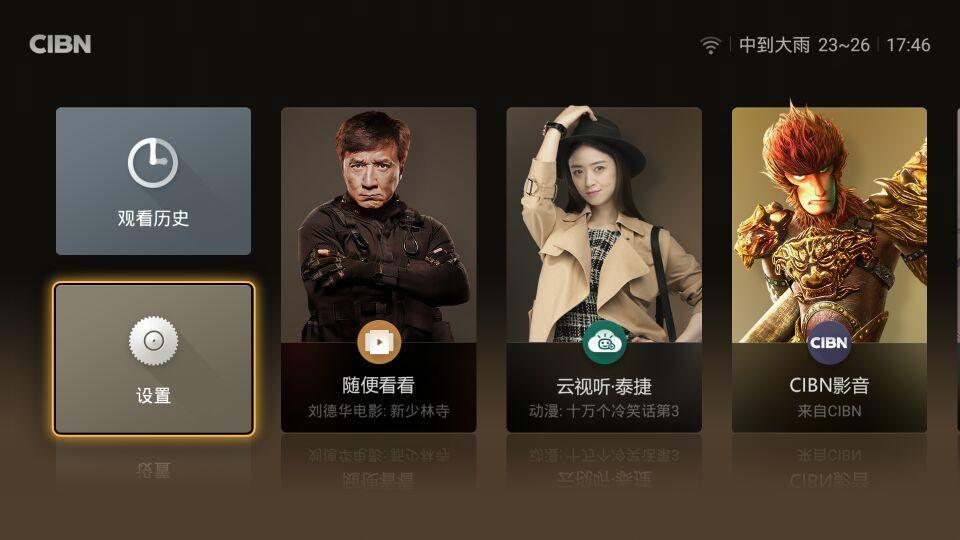Viewport: 960px width, 540px height.
Task: Open the 观看历史 watch history tile
Action: click(x=153, y=181)
